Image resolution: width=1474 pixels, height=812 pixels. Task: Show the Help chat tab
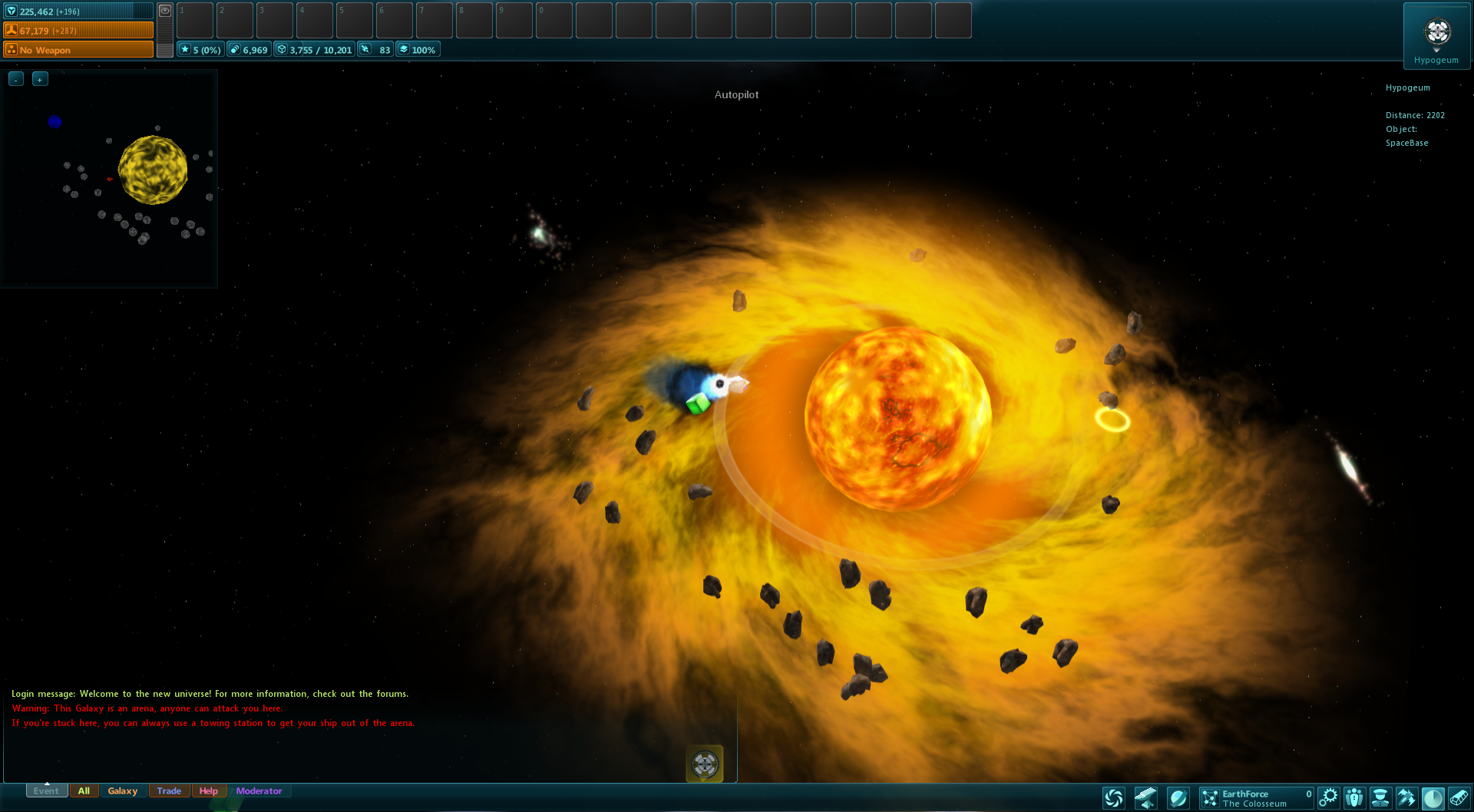208,791
